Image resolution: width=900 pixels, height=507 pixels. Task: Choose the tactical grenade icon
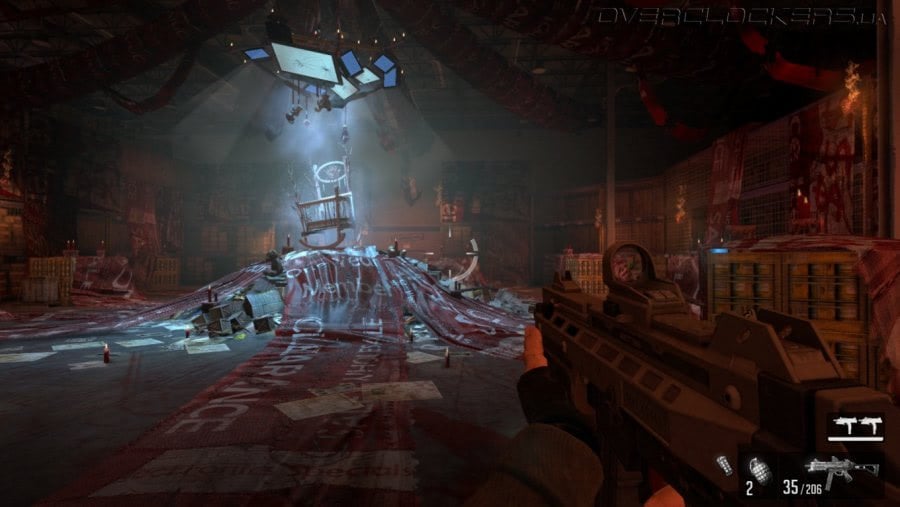[x=725, y=464]
